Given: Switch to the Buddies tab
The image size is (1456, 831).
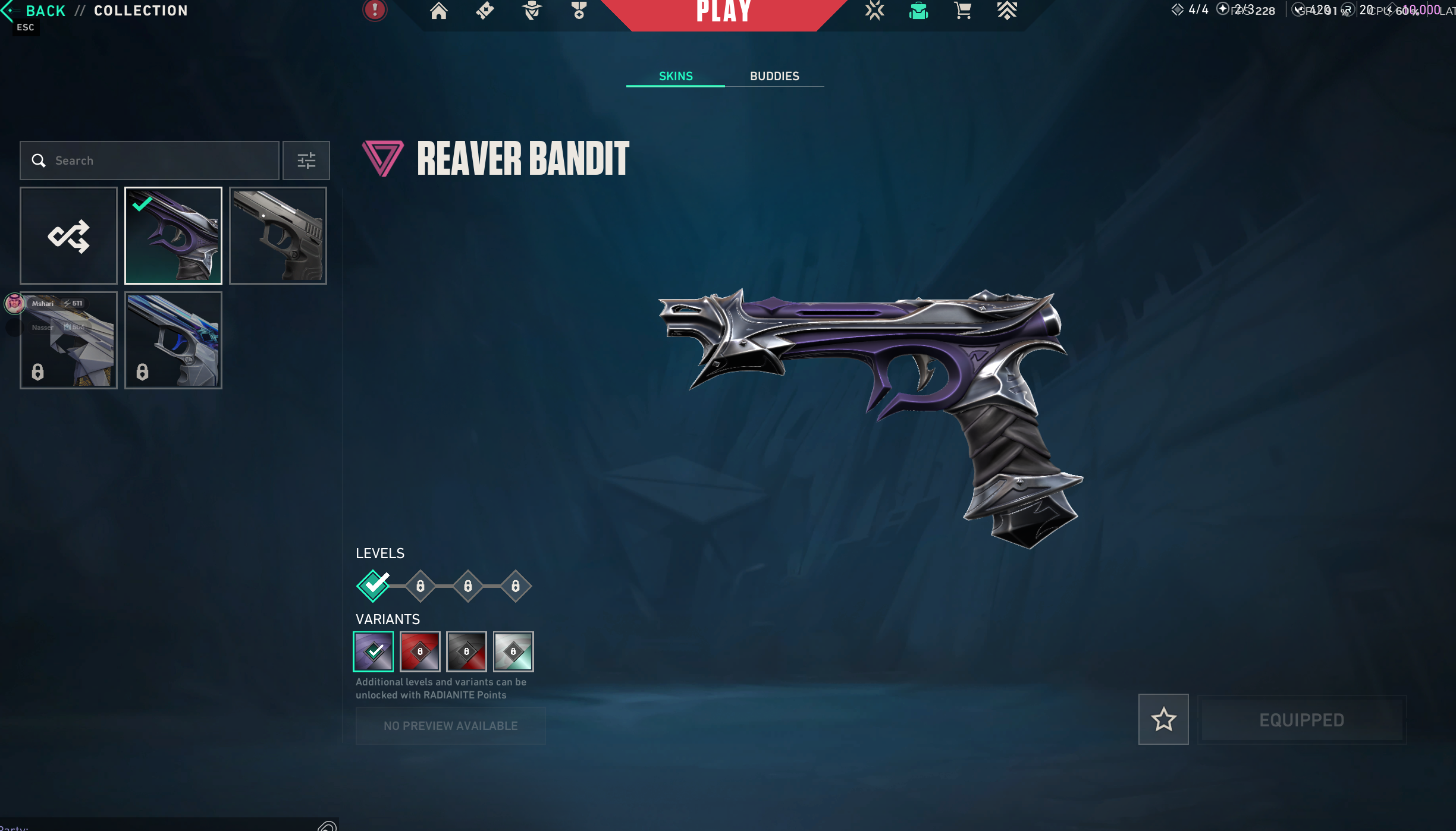Looking at the screenshot, I should [x=774, y=76].
